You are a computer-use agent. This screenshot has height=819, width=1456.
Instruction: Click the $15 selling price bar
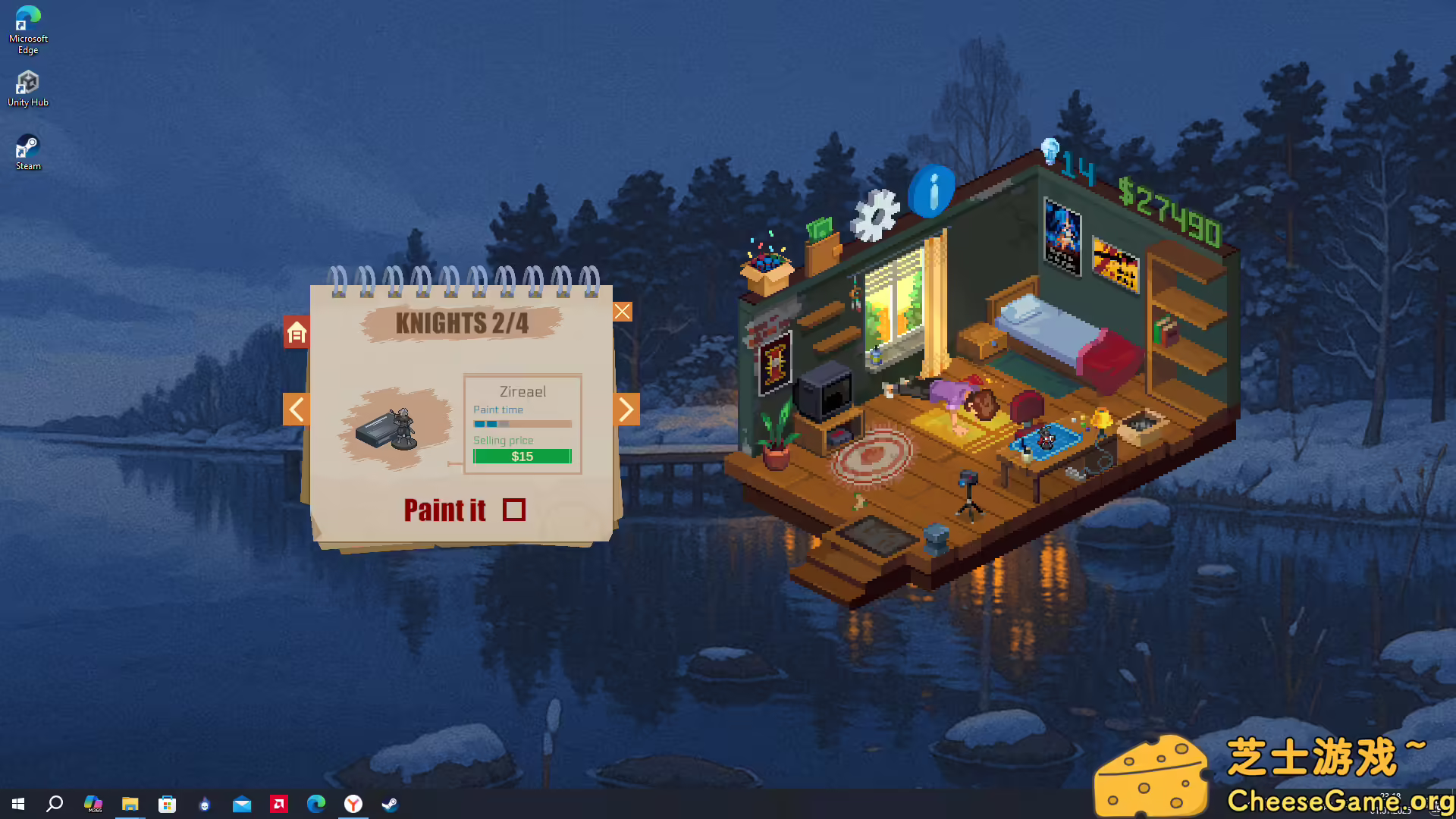point(522,456)
